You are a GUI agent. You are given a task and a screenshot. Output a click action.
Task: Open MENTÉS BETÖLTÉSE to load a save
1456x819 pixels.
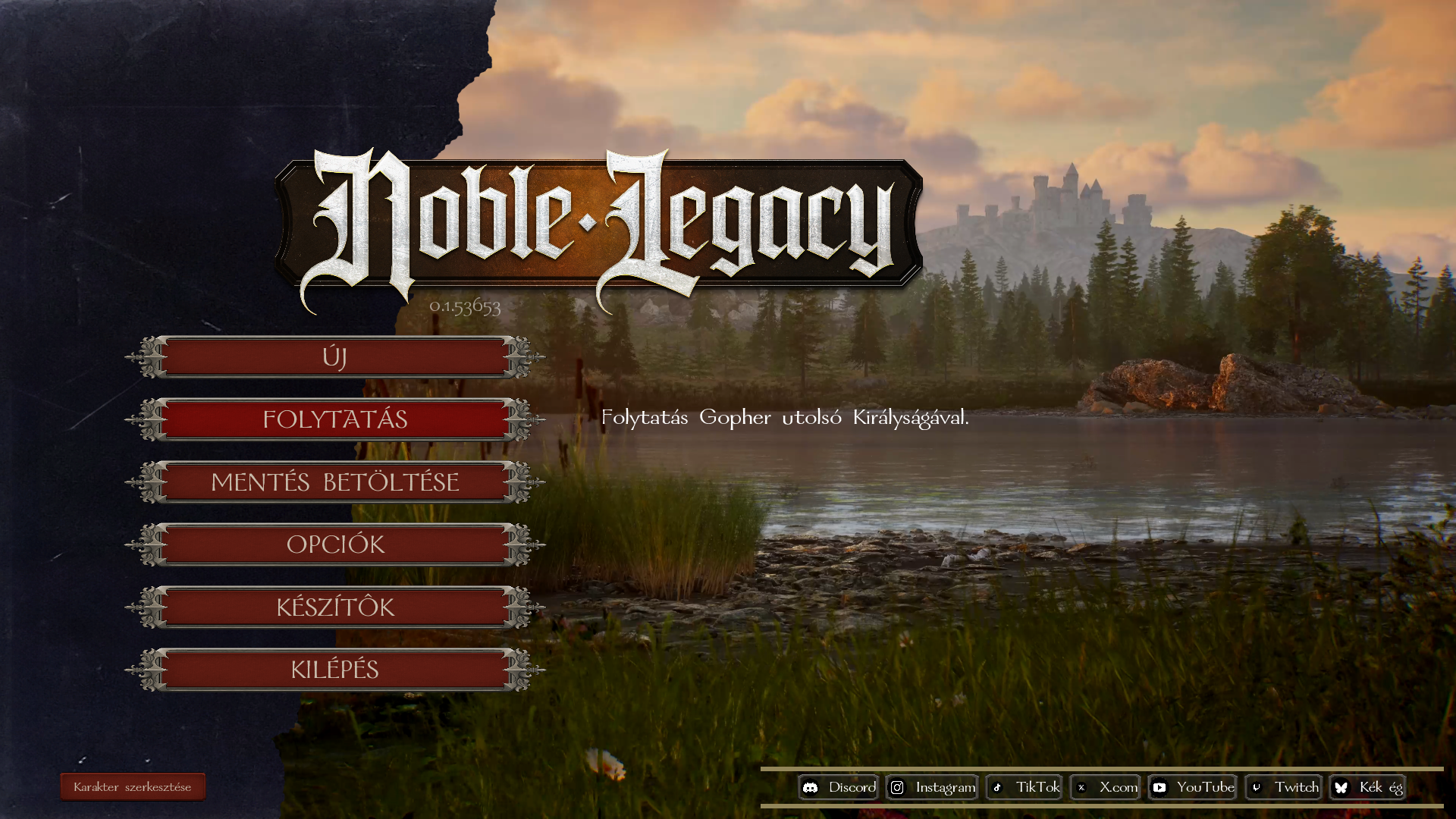(334, 482)
